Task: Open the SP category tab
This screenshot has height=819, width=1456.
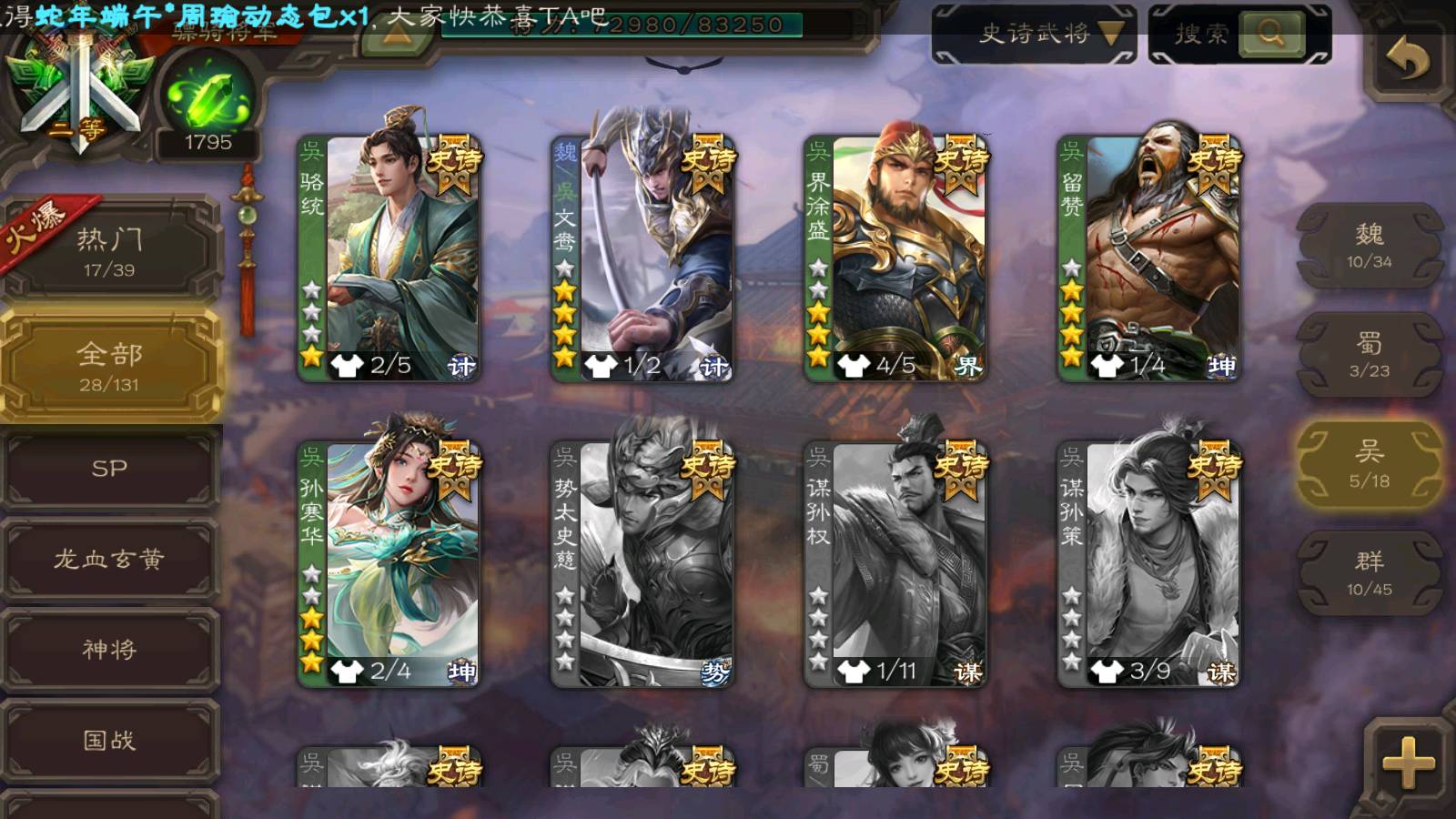Action: click(x=109, y=469)
